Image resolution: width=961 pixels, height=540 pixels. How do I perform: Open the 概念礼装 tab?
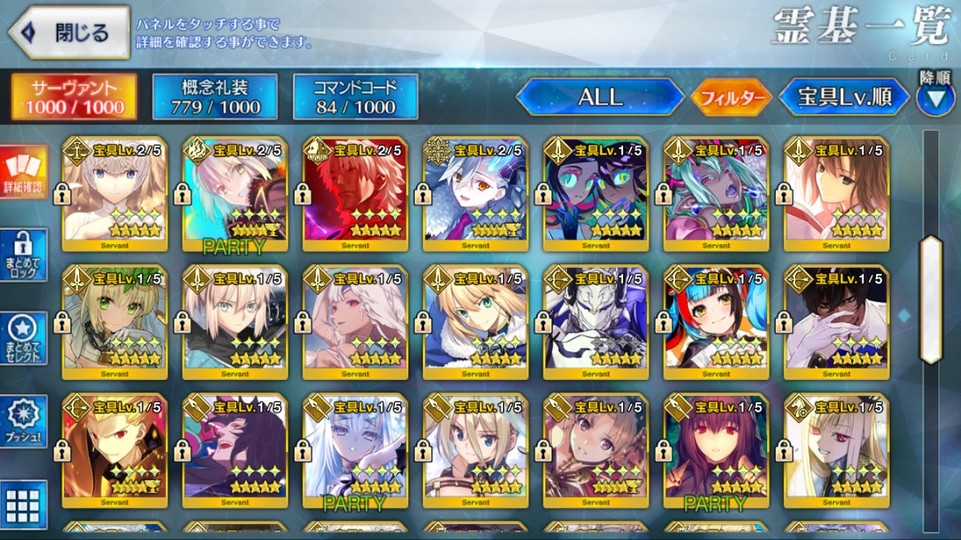click(214, 96)
